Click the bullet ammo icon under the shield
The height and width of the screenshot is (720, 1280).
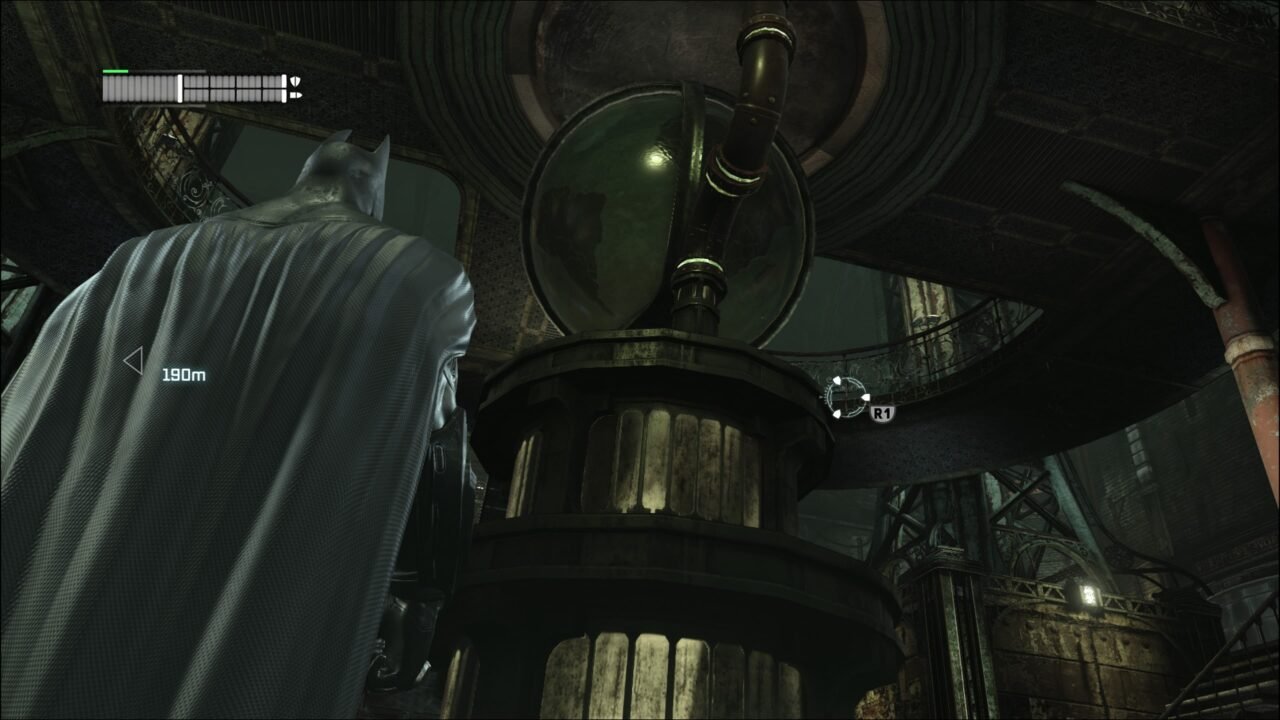(x=297, y=95)
